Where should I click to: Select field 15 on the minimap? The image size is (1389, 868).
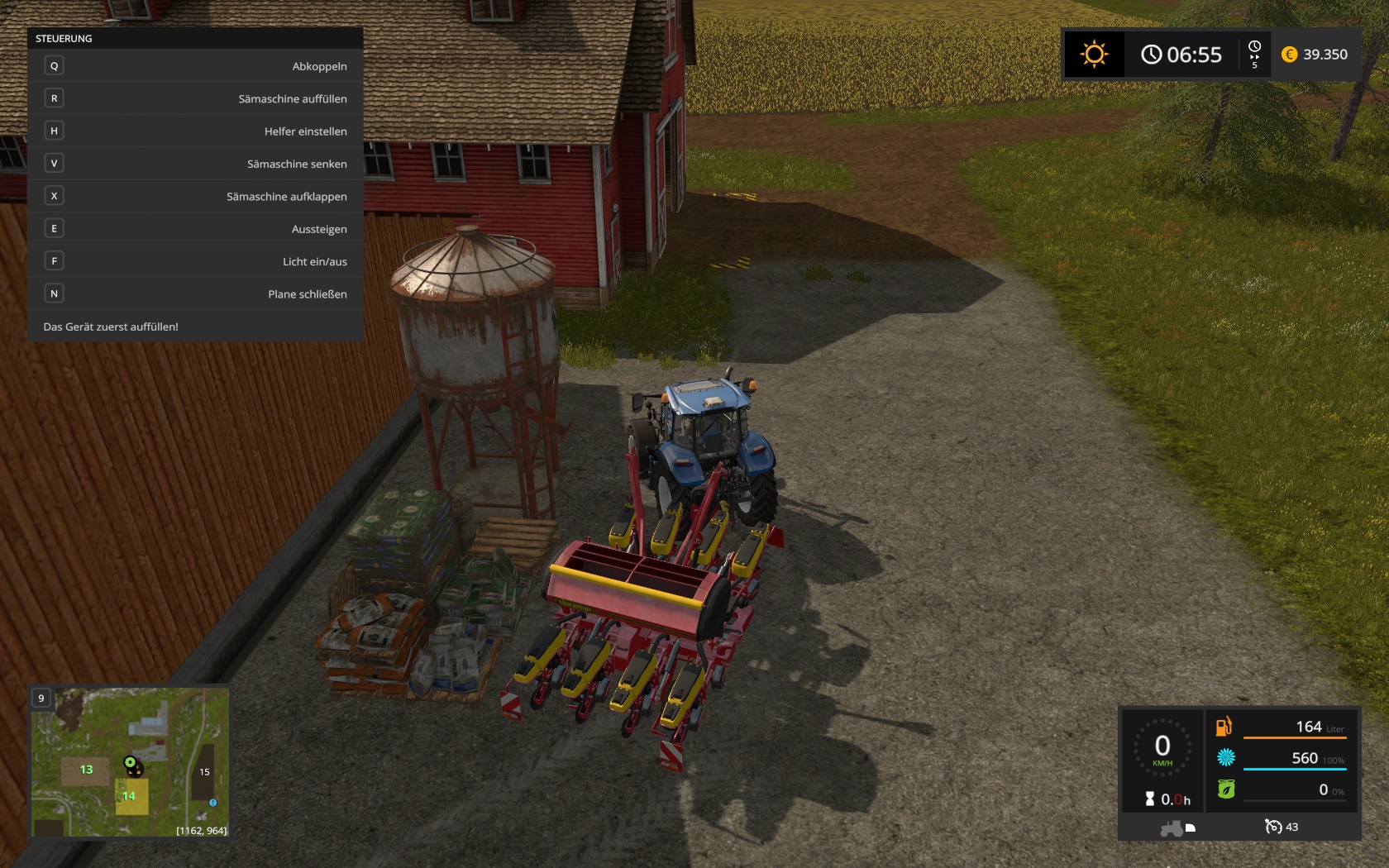coord(203,772)
